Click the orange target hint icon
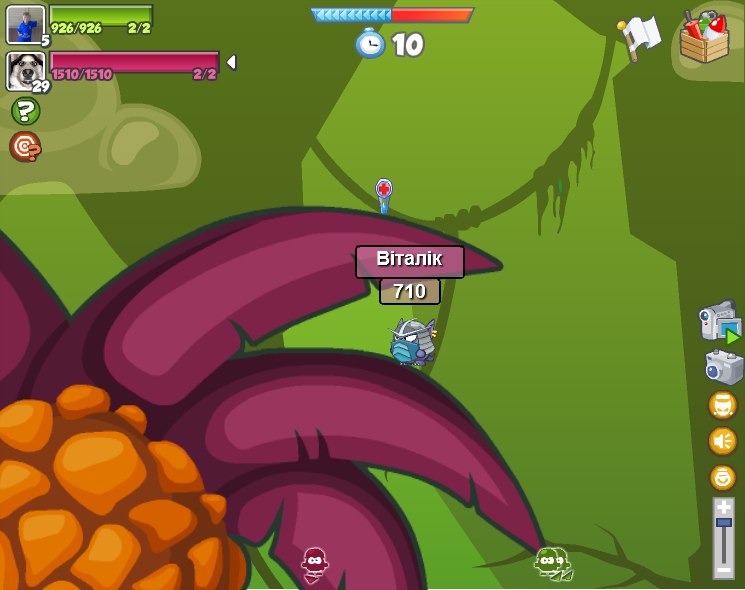The image size is (745, 590). click(25, 146)
